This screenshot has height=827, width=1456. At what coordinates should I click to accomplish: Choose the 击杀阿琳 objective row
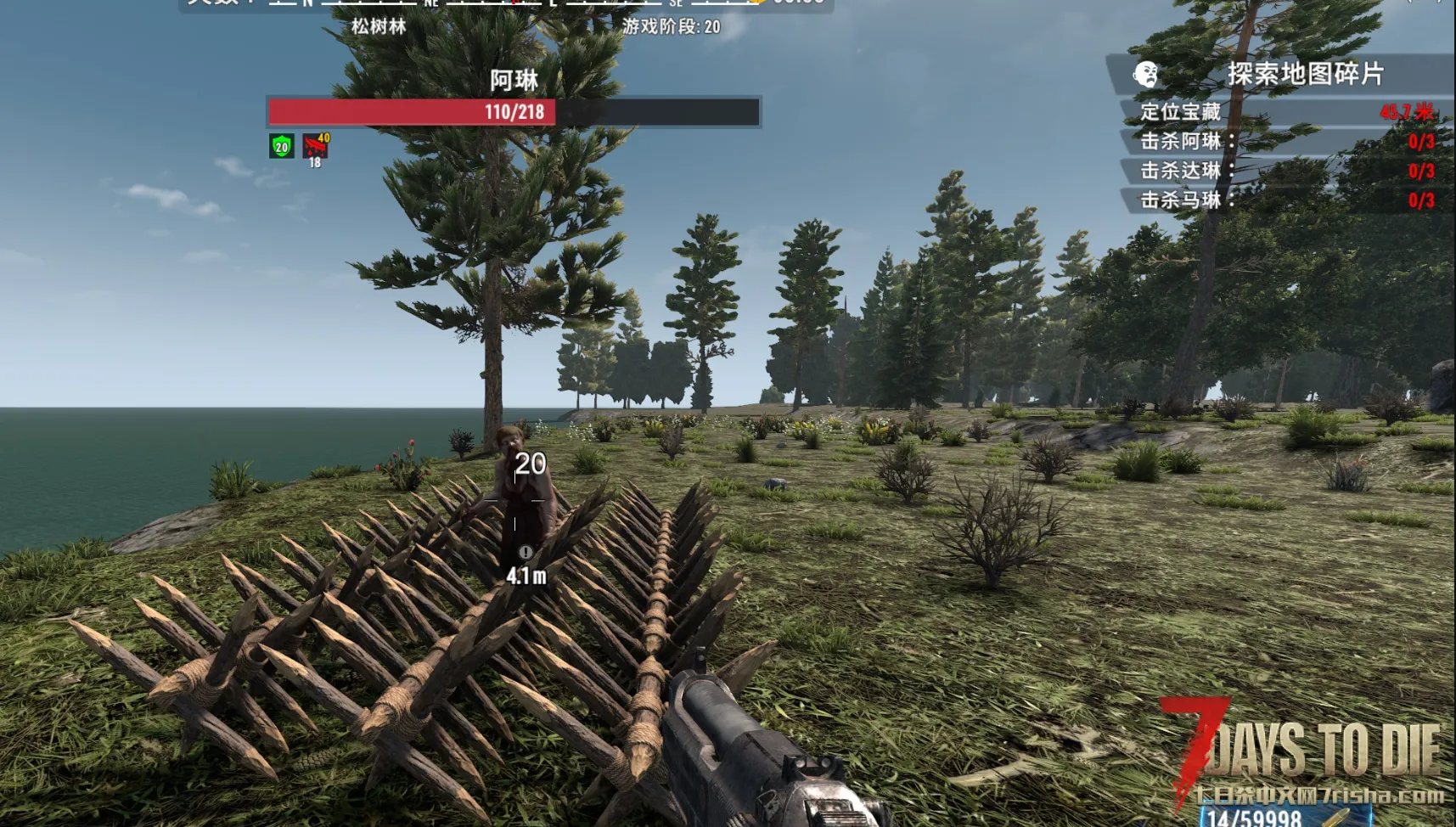pos(1285,141)
